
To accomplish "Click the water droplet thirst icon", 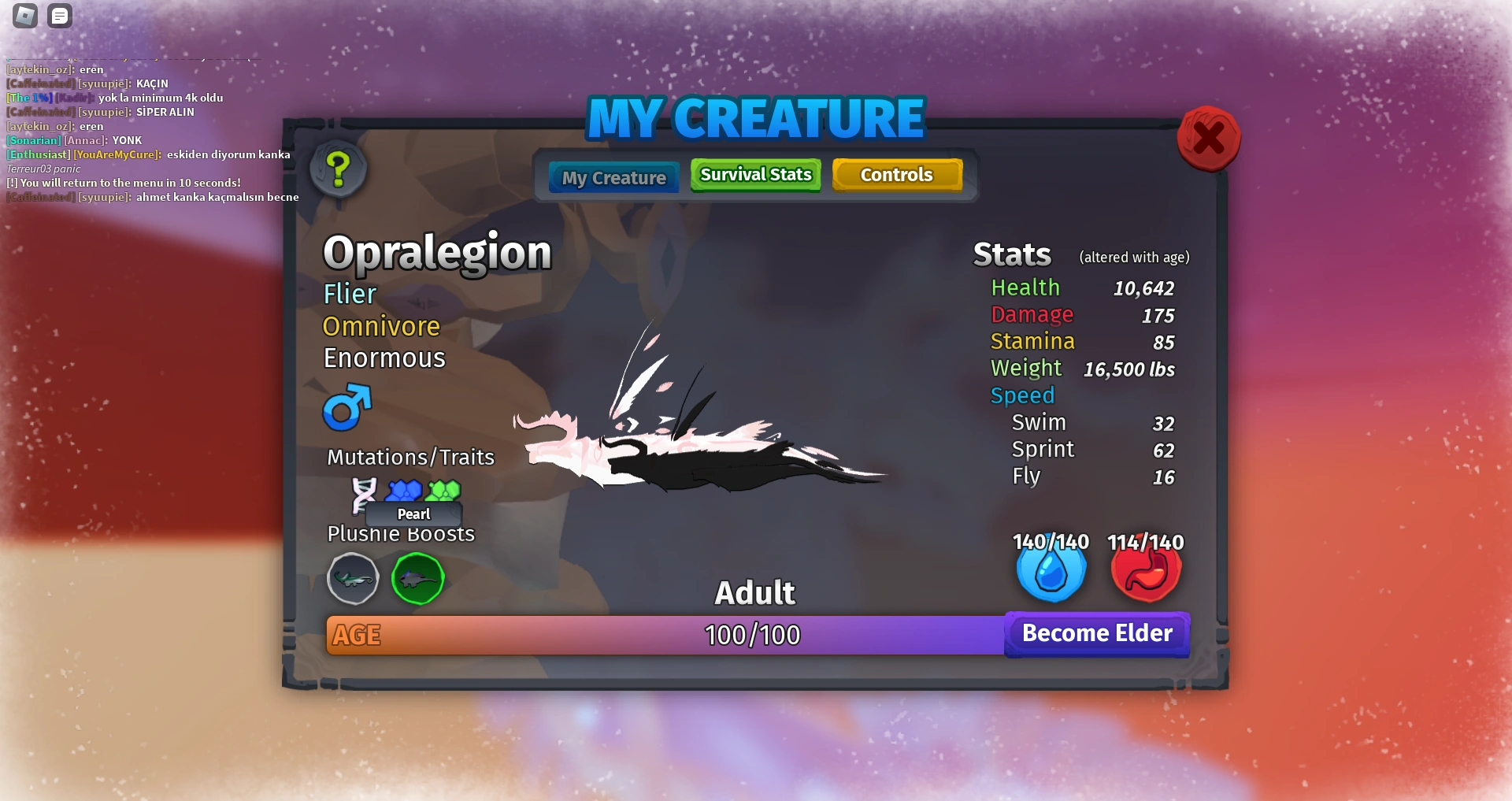I will tap(1051, 571).
